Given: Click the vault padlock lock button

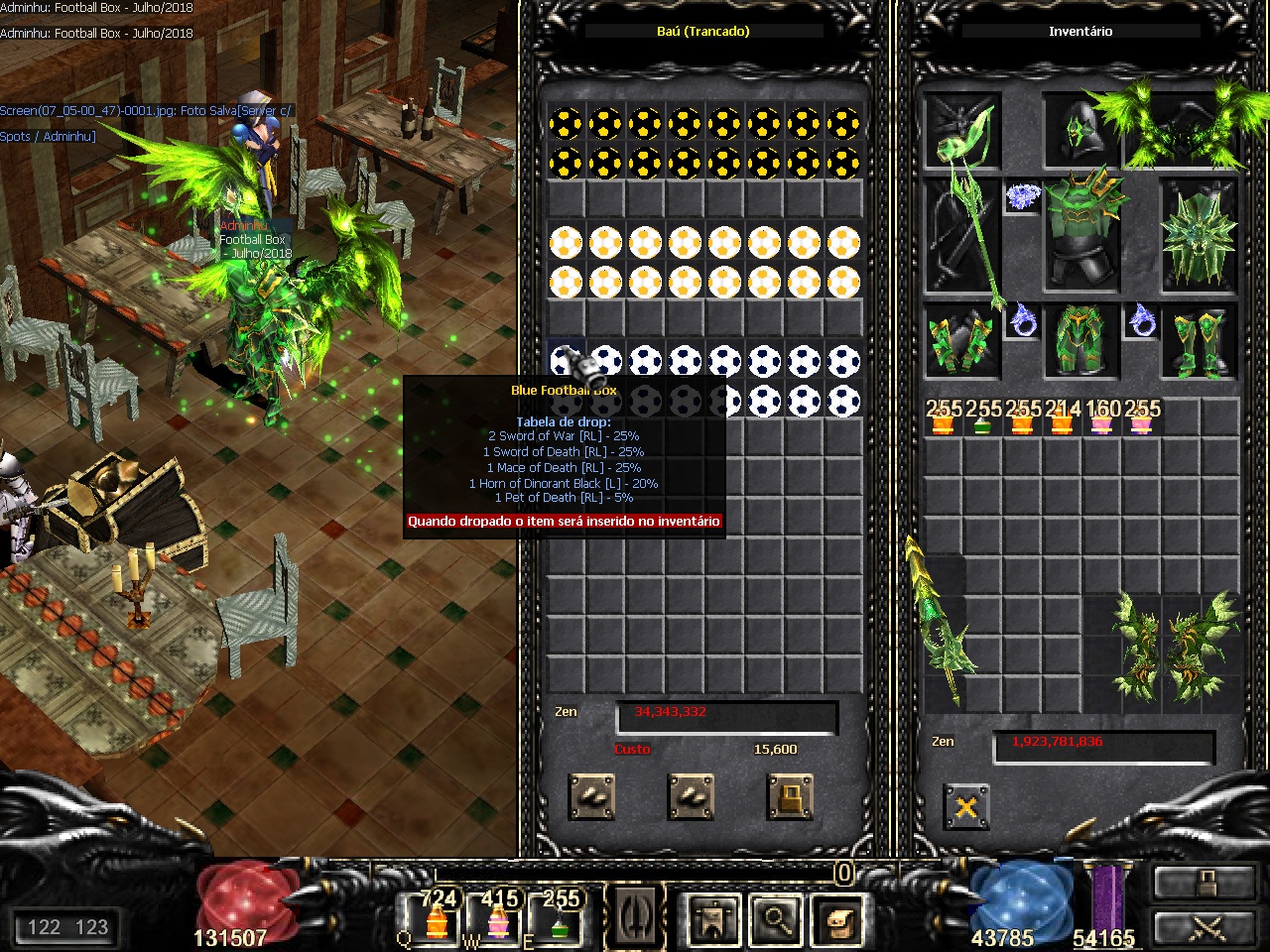Looking at the screenshot, I should point(790,796).
